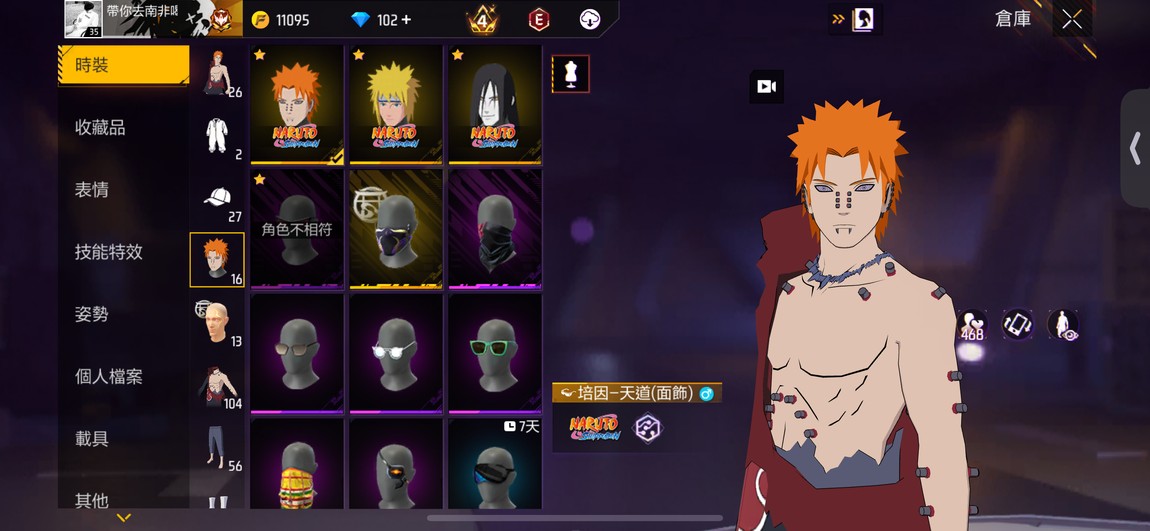The image size is (1150, 531).
Task: Expand the side panel arrow handle
Action: click(1135, 149)
